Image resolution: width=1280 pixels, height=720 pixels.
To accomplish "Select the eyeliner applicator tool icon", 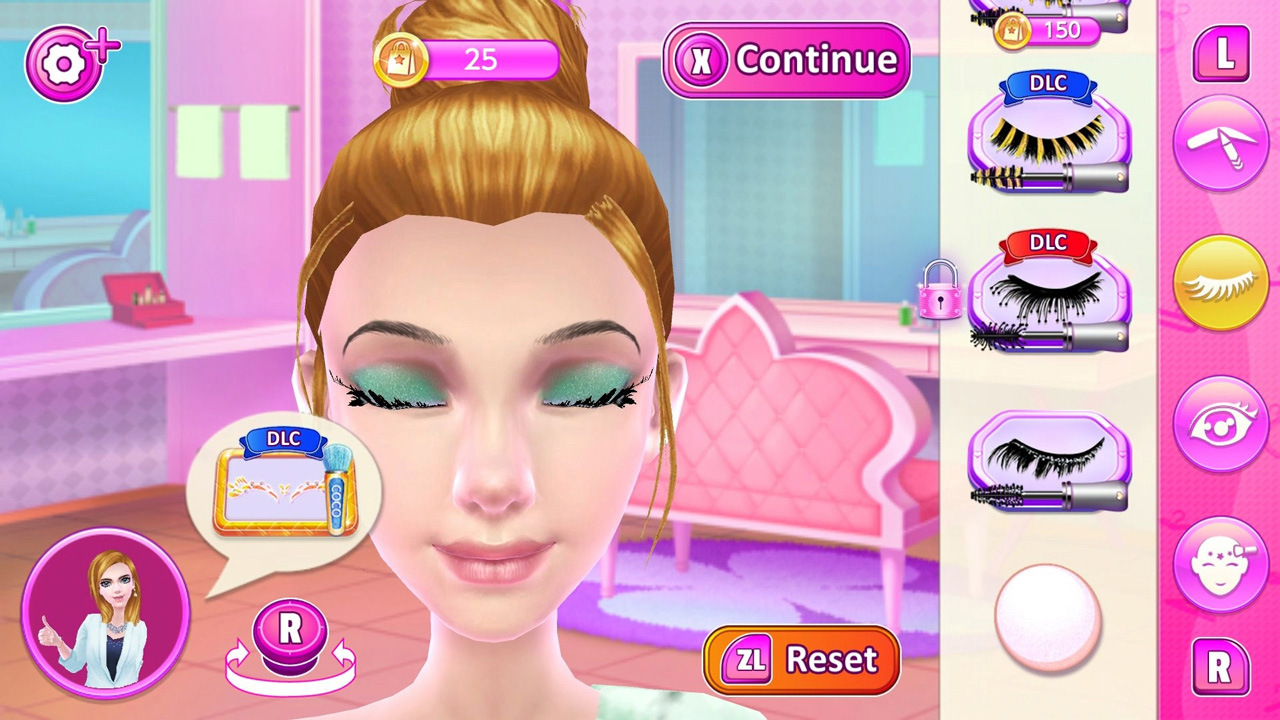I will pyautogui.click(x=1222, y=142).
